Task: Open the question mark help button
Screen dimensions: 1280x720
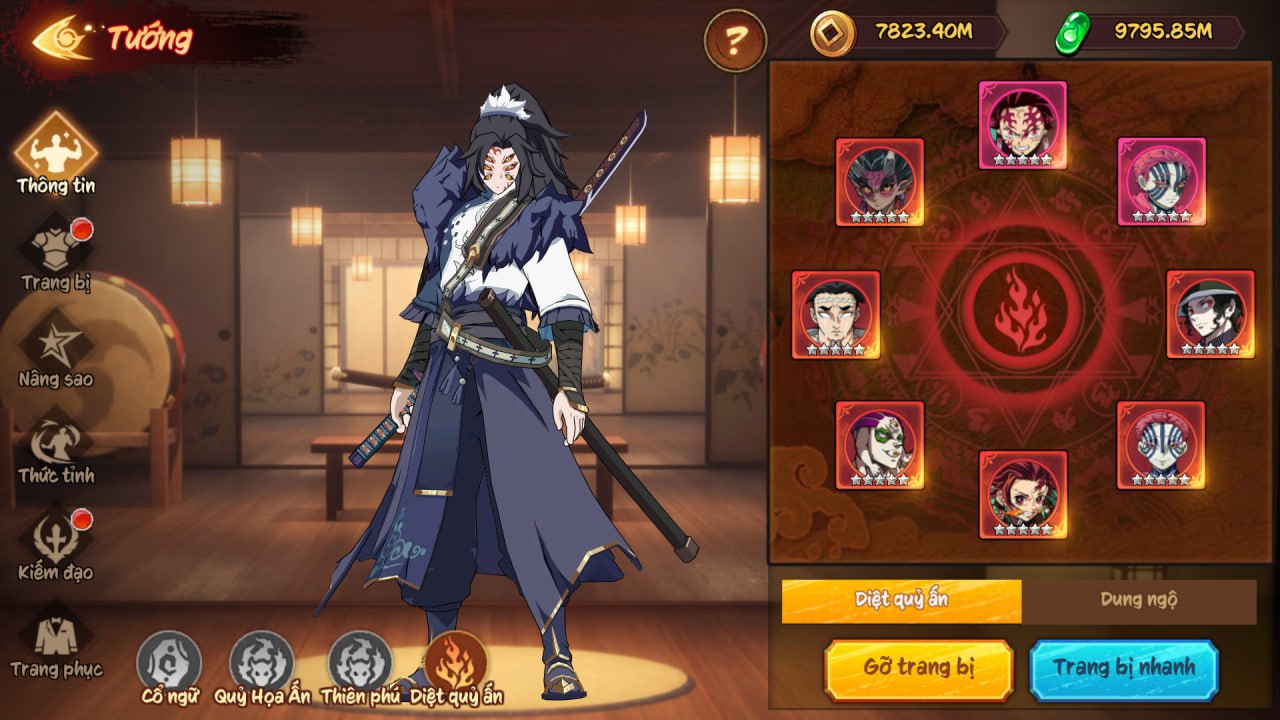Action: coord(735,40)
